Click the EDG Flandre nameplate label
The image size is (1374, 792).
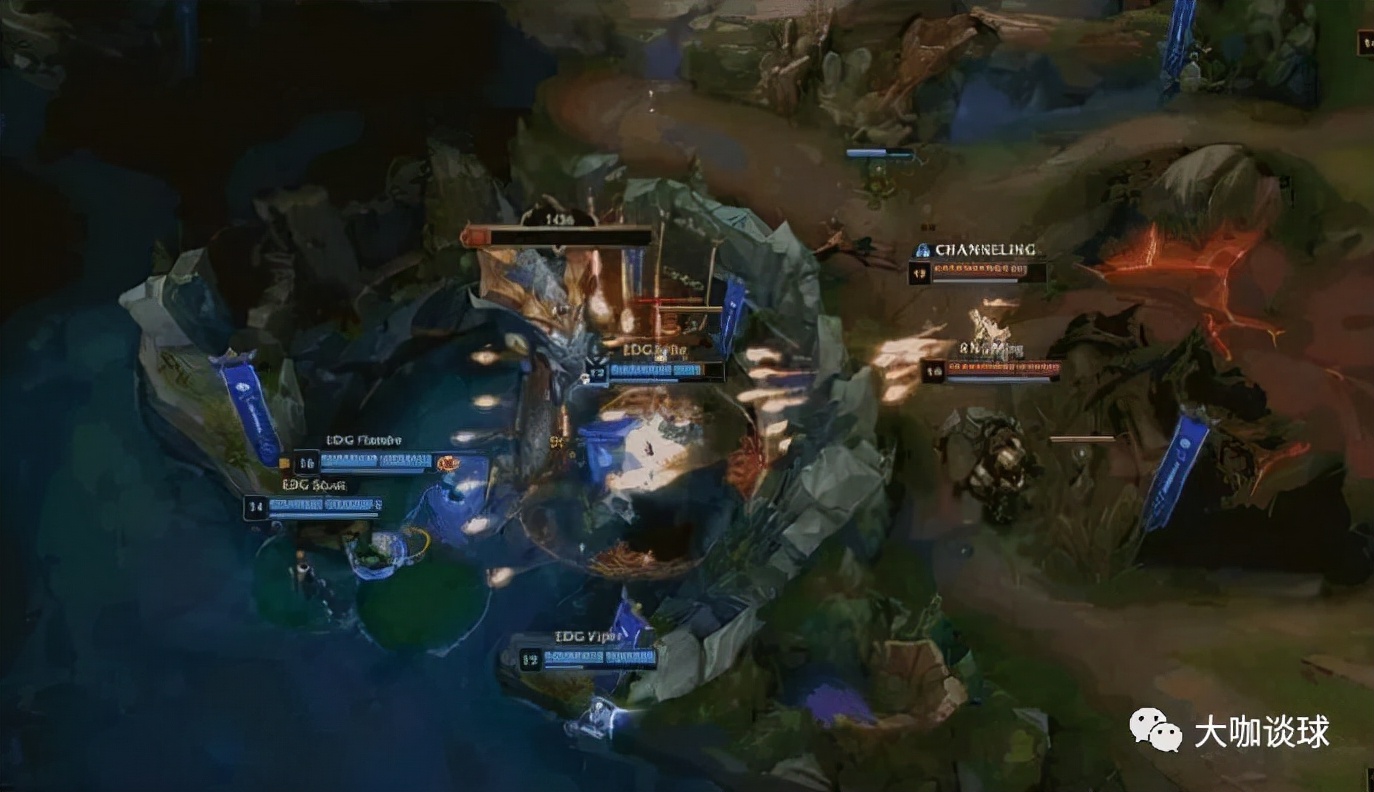click(x=365, y=438)
